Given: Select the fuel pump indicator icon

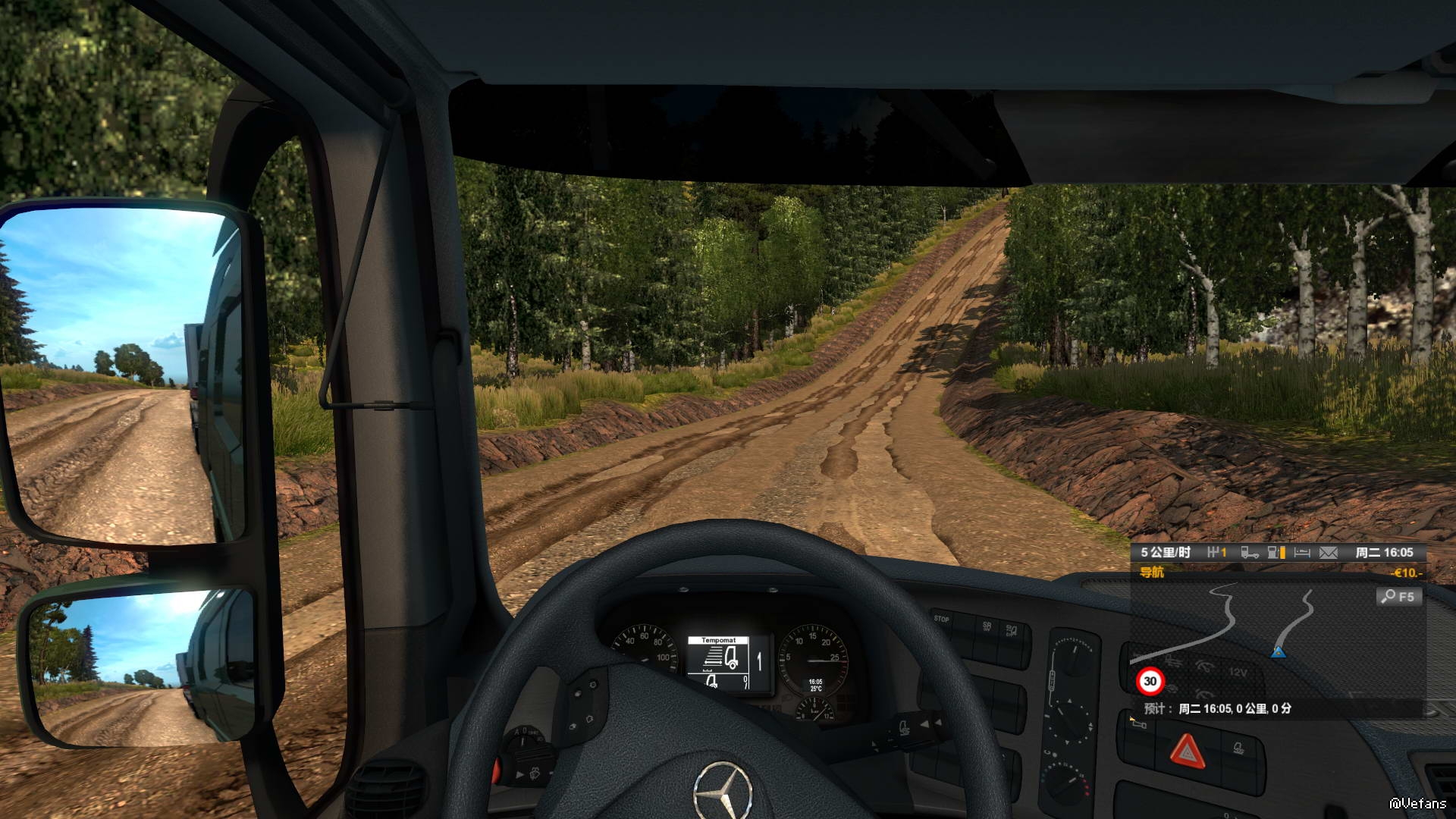Looking at the screenshot, I should point(1276,553).
